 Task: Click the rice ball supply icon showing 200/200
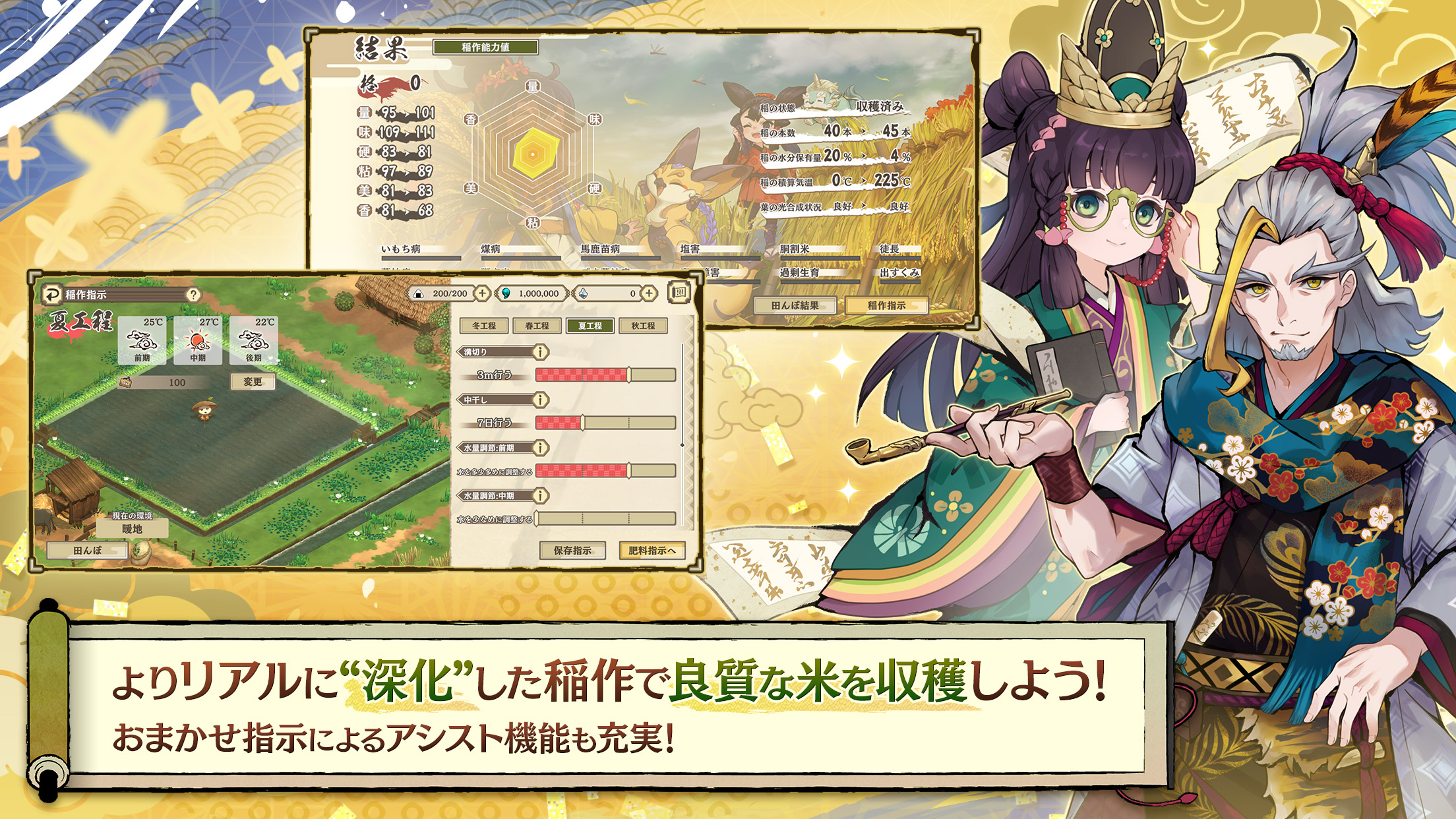[418, 293]
